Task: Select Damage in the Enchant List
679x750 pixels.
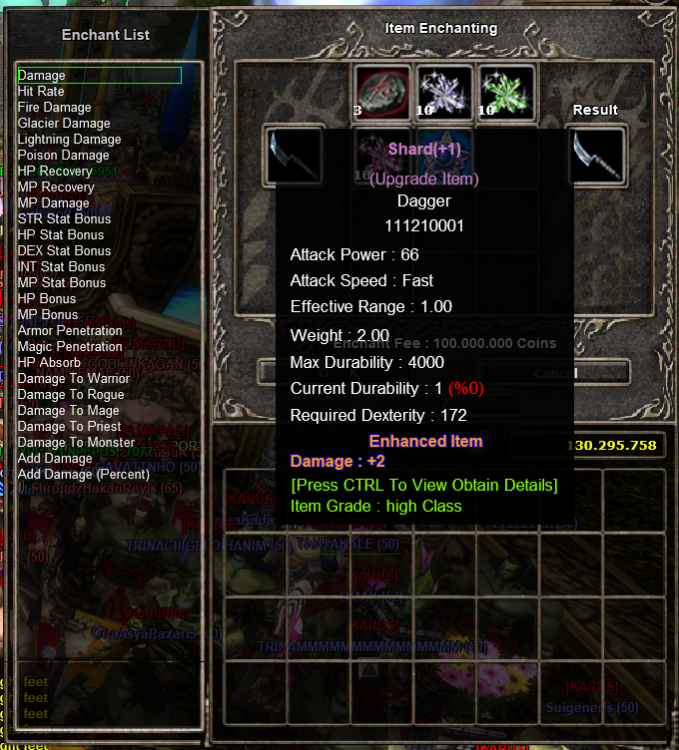Action: pyautogui.click(x=42, y=75)
